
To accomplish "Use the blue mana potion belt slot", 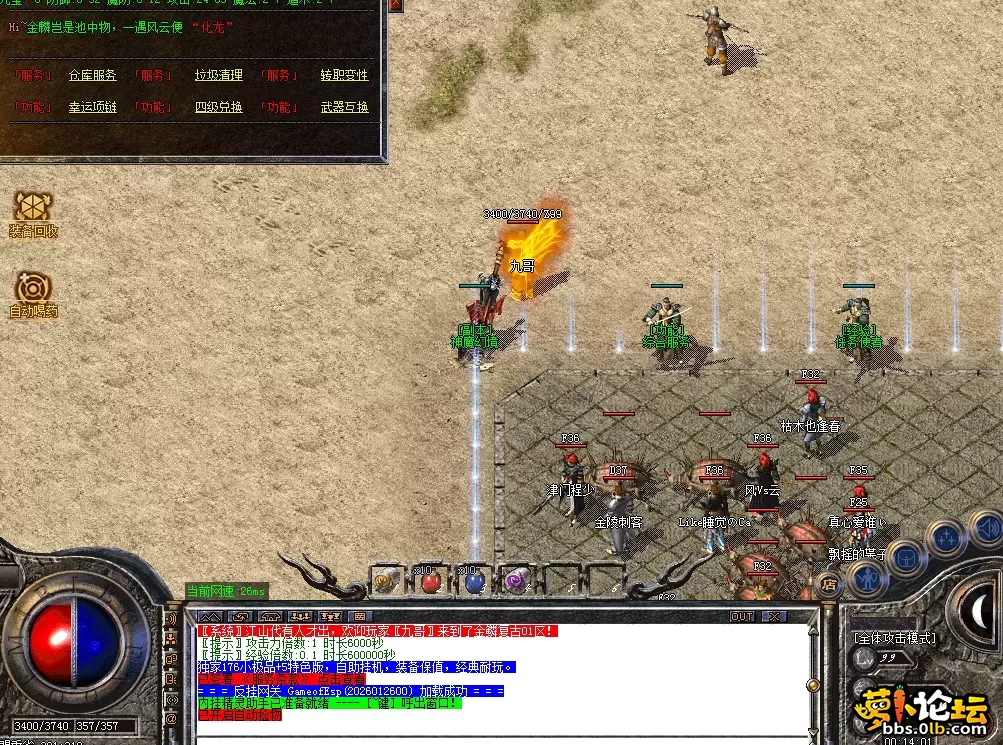I will [475, 579].
